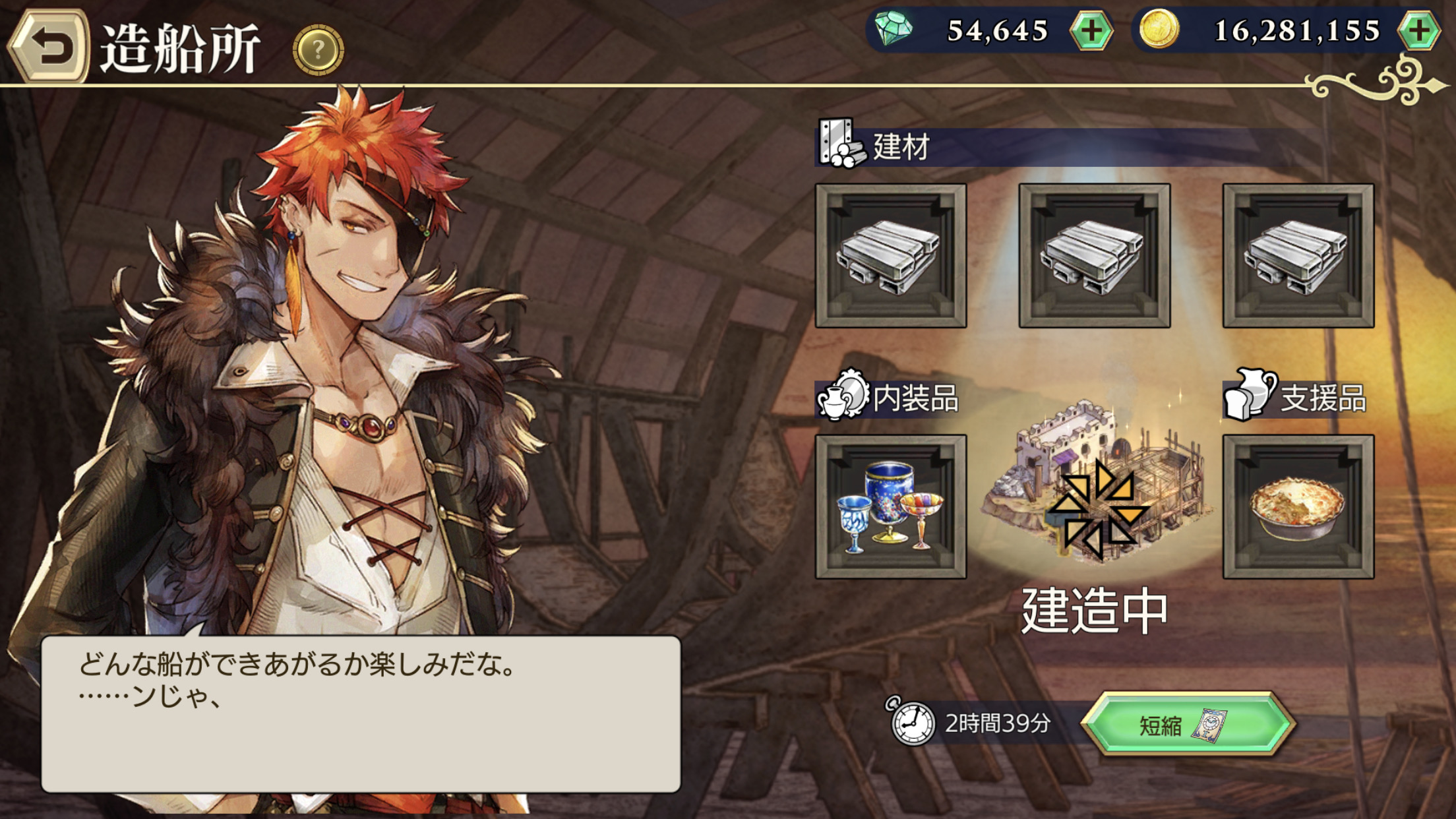Select the pie support item slot
Viewport: 1456px width, 819px height.
(1298, 506)
